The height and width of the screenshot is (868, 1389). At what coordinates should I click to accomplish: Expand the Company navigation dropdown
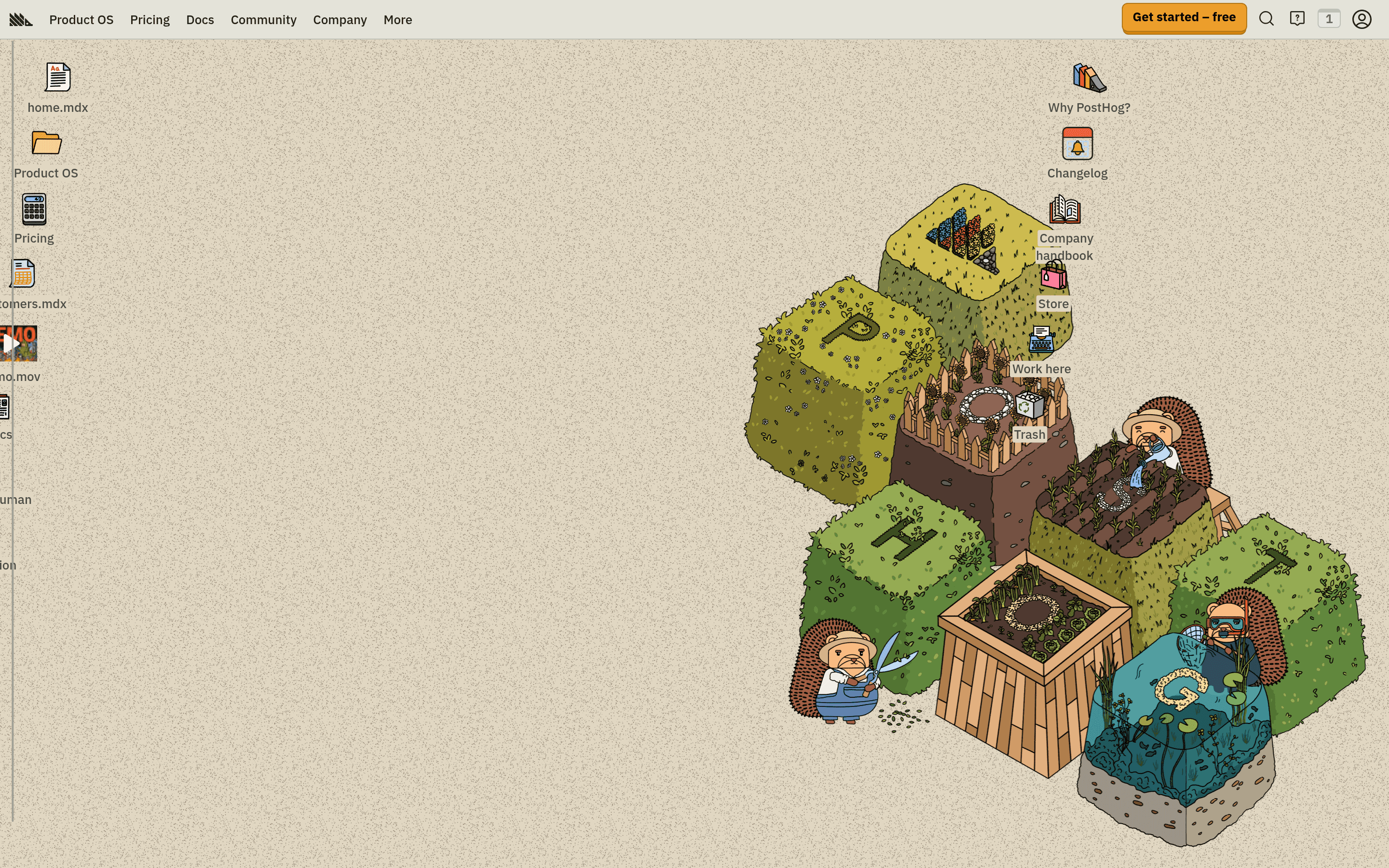pyautogui.click(x=340, y=19)
